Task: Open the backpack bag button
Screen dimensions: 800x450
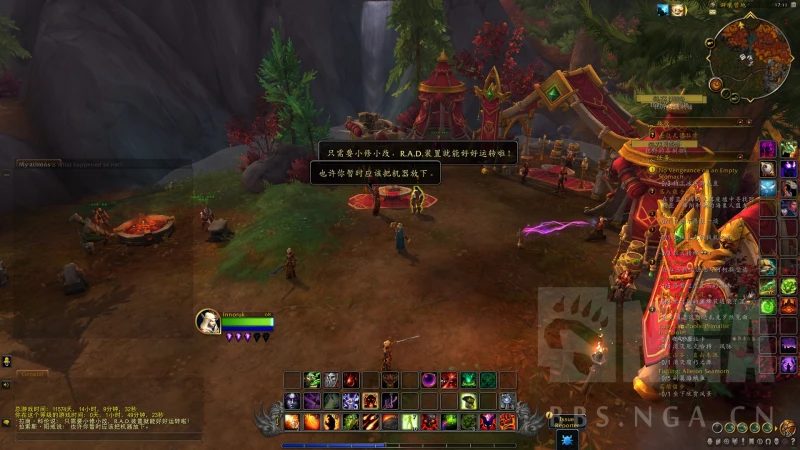Action: [790, 427]
